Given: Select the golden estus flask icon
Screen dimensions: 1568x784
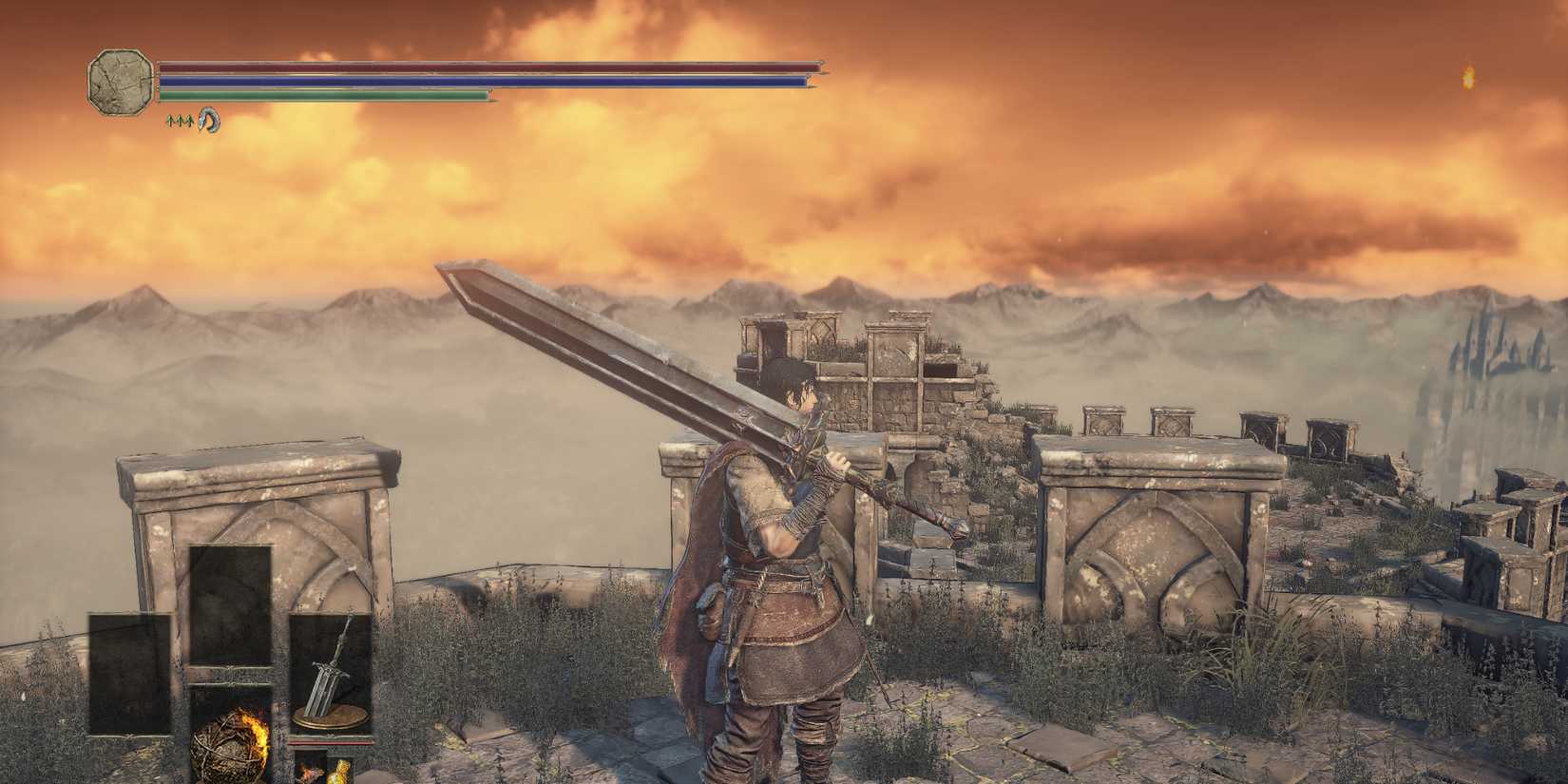Looking at the screenshot, I should point(340,772).
